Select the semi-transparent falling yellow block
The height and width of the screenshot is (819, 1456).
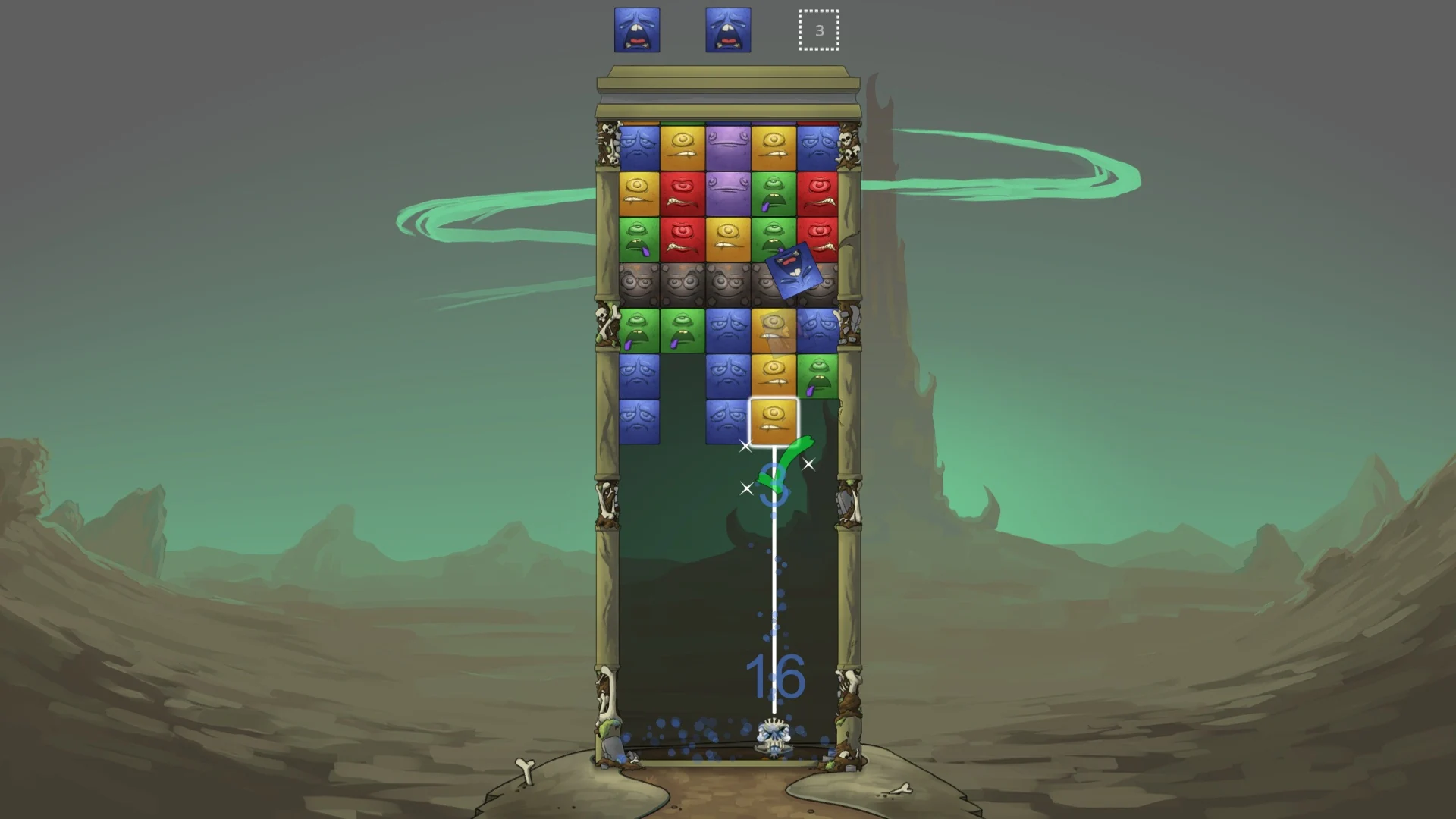tap(775, 328)
